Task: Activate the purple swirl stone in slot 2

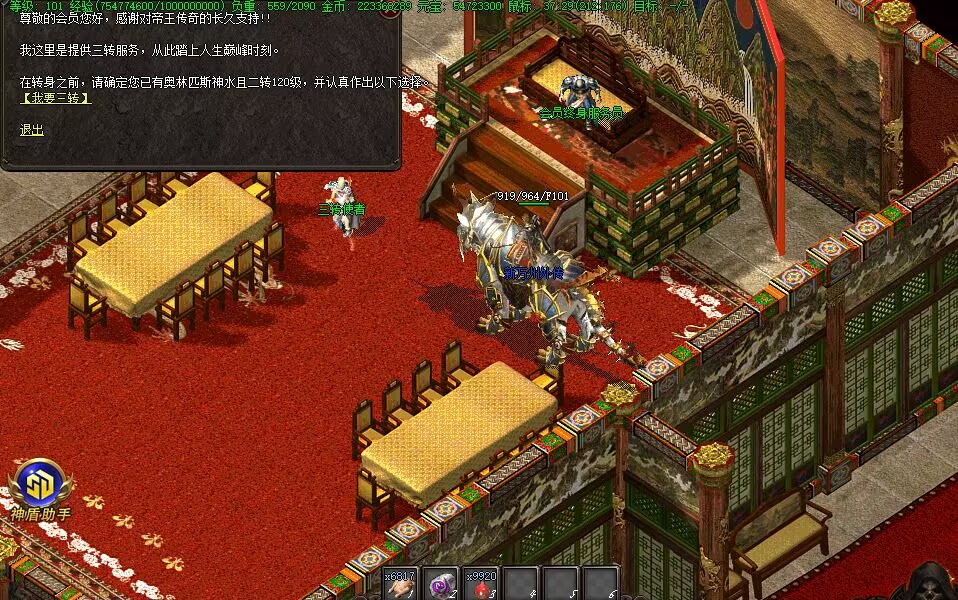Action: tap(440, 584)
